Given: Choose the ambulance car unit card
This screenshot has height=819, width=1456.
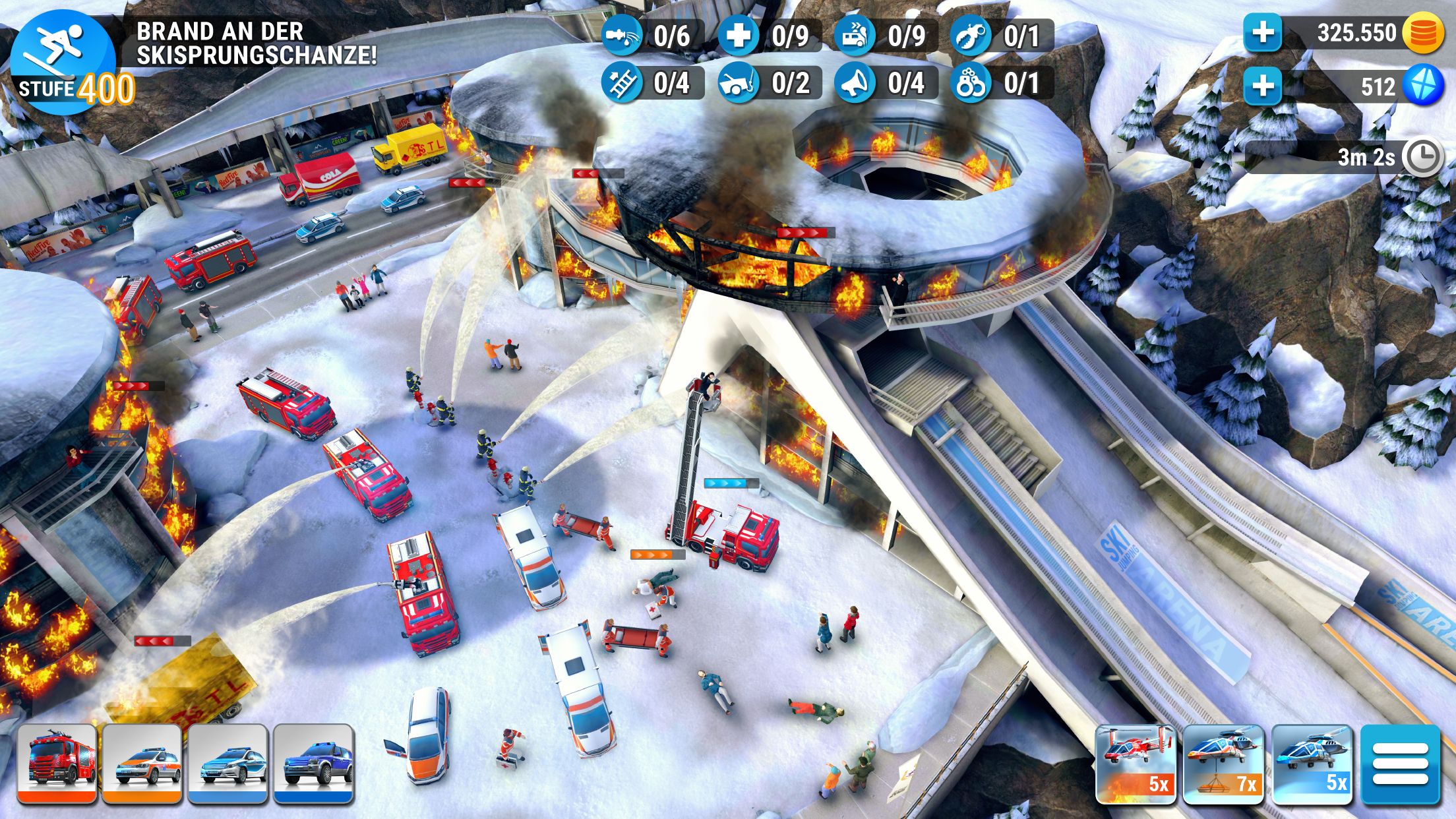Looking at the screenshot, I should point(142,764).
